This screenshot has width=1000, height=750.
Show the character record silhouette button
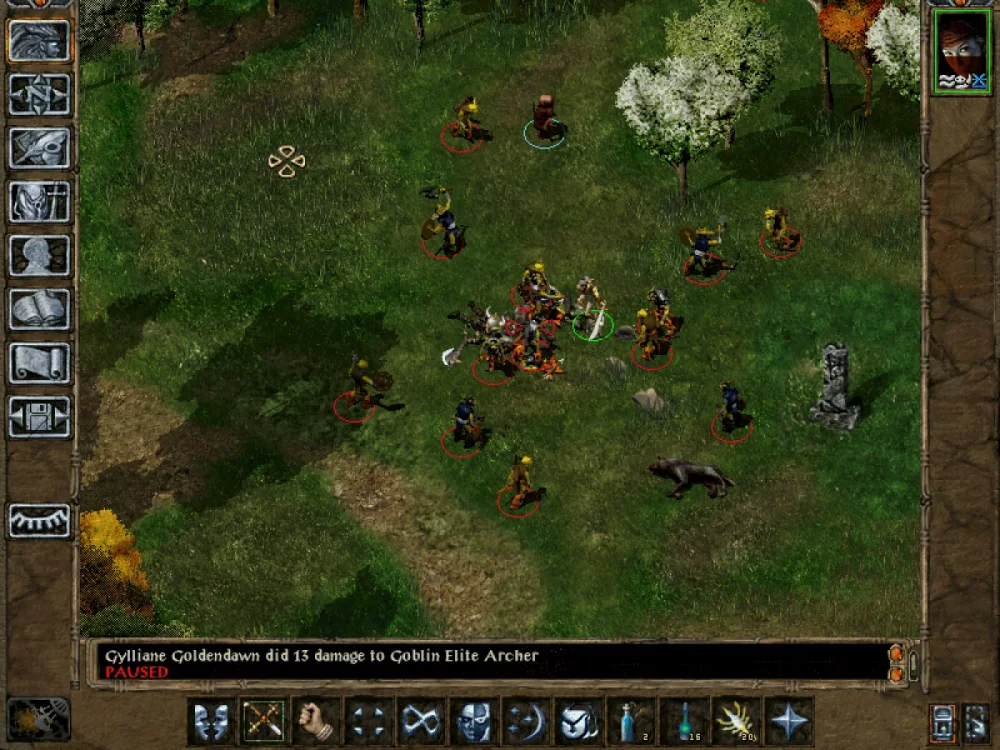[x=40, y=255]
